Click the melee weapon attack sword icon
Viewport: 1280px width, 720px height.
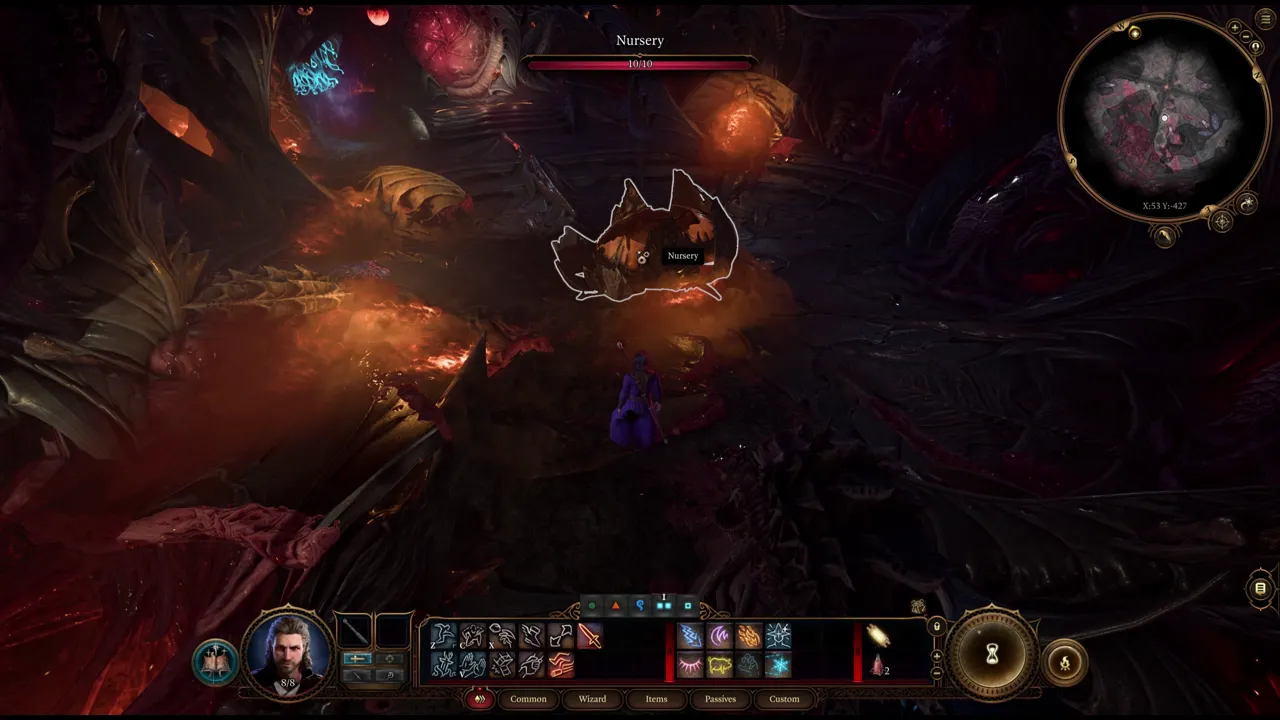coord(590,635)
